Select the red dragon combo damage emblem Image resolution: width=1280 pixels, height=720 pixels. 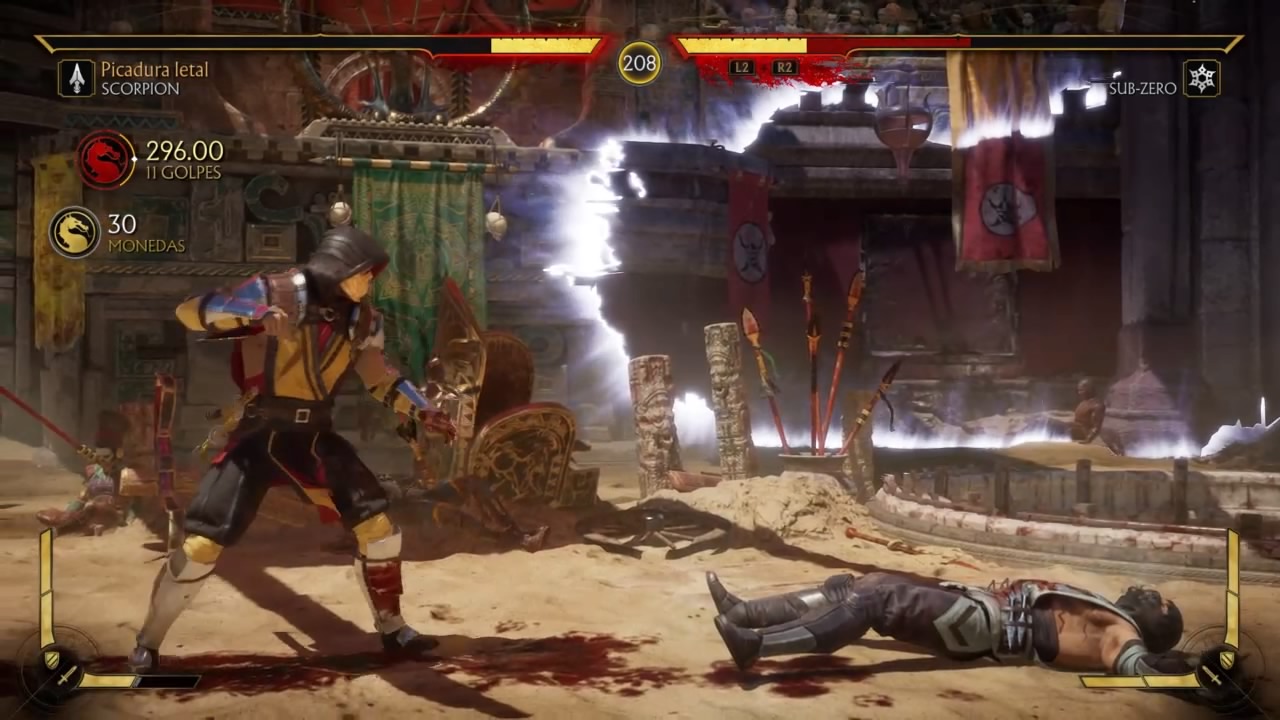click(x=105, y=159)
